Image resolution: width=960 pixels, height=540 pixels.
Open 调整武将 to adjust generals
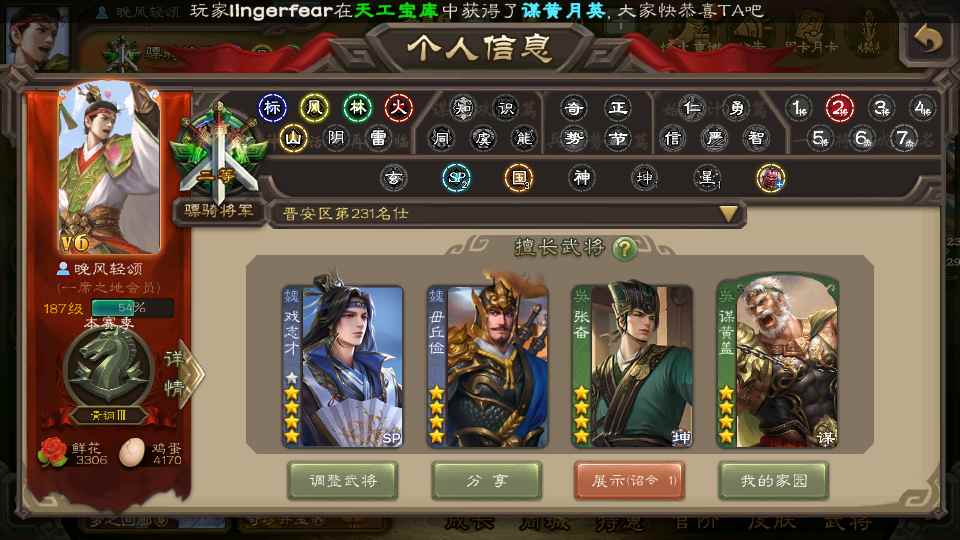(342, 481)
